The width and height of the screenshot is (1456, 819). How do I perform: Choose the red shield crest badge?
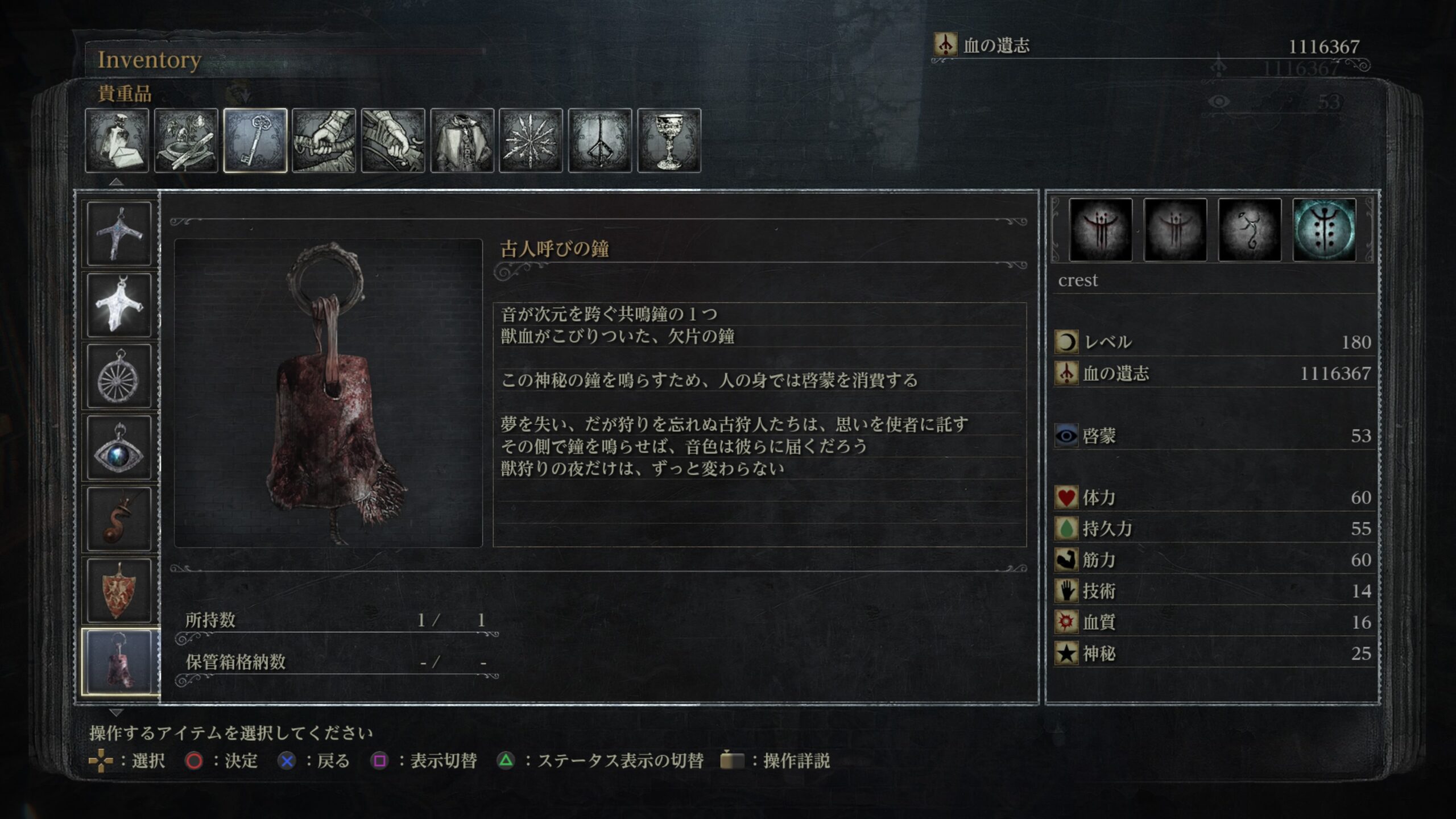[x=119, y=591]
